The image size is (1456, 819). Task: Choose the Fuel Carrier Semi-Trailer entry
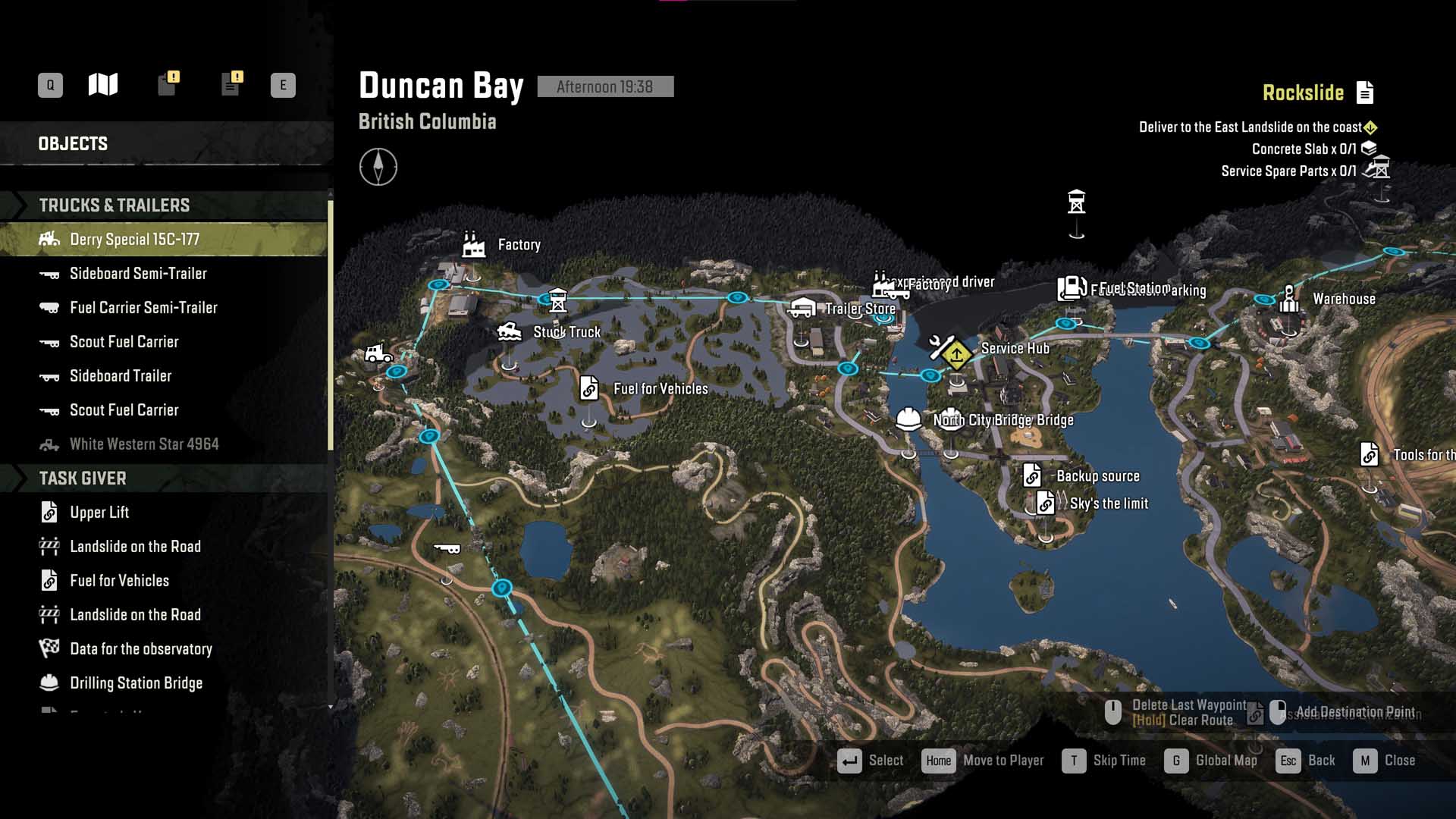click(143, 308)
